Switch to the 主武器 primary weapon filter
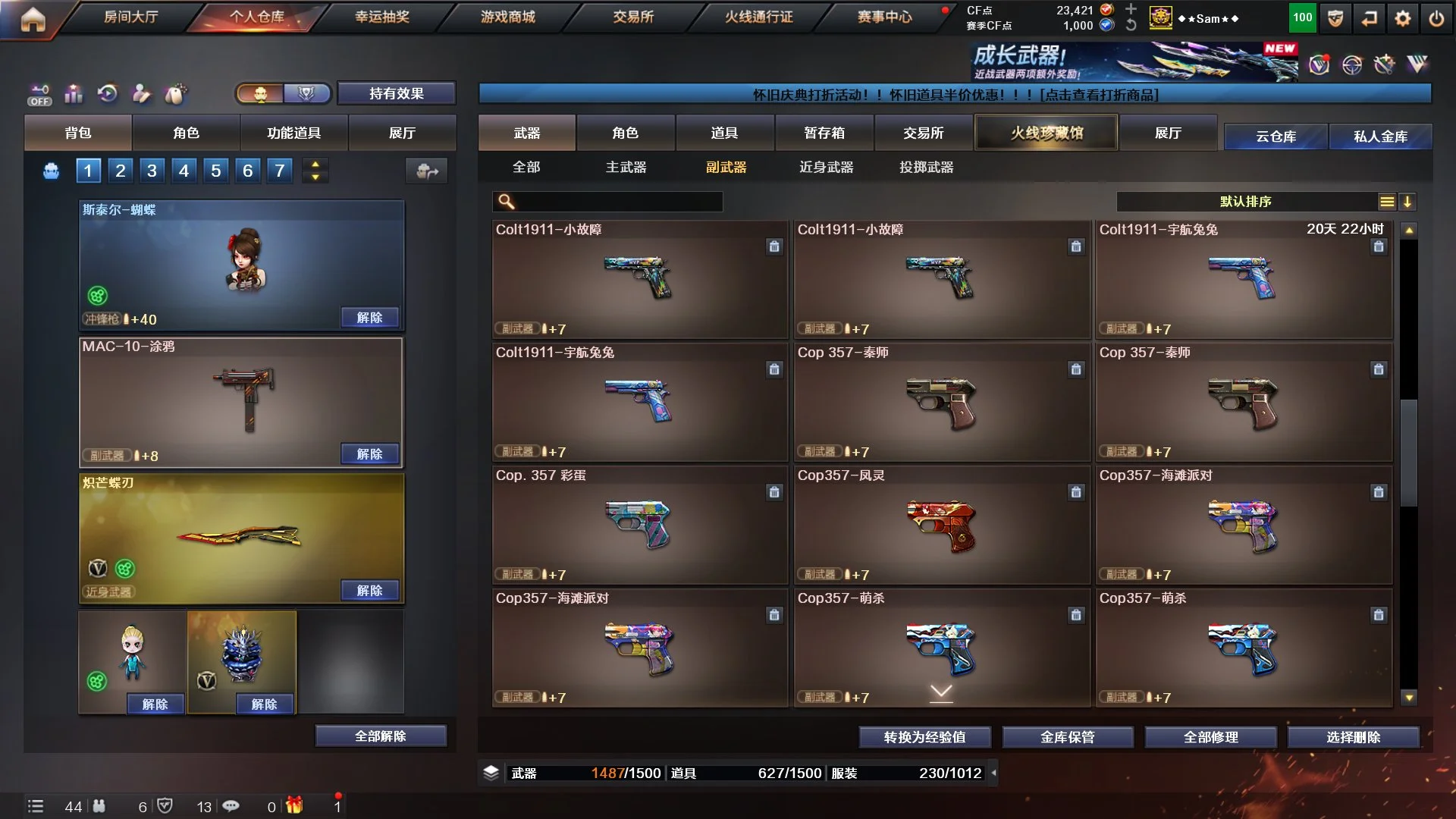The width and height of the screenshot is (1456, 819). (626, 167)
